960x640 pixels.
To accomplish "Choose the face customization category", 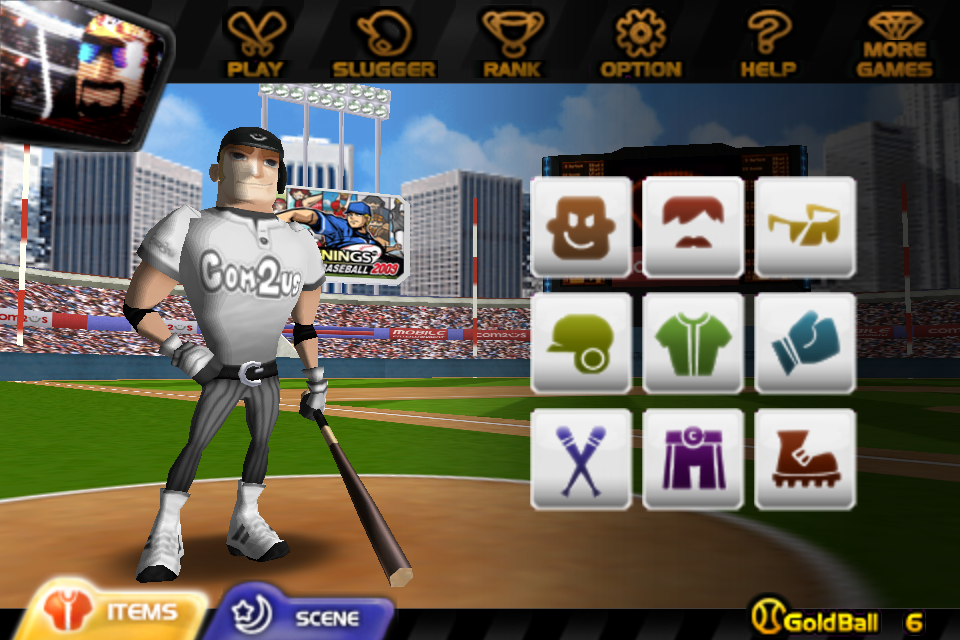I will click(581, 227).
